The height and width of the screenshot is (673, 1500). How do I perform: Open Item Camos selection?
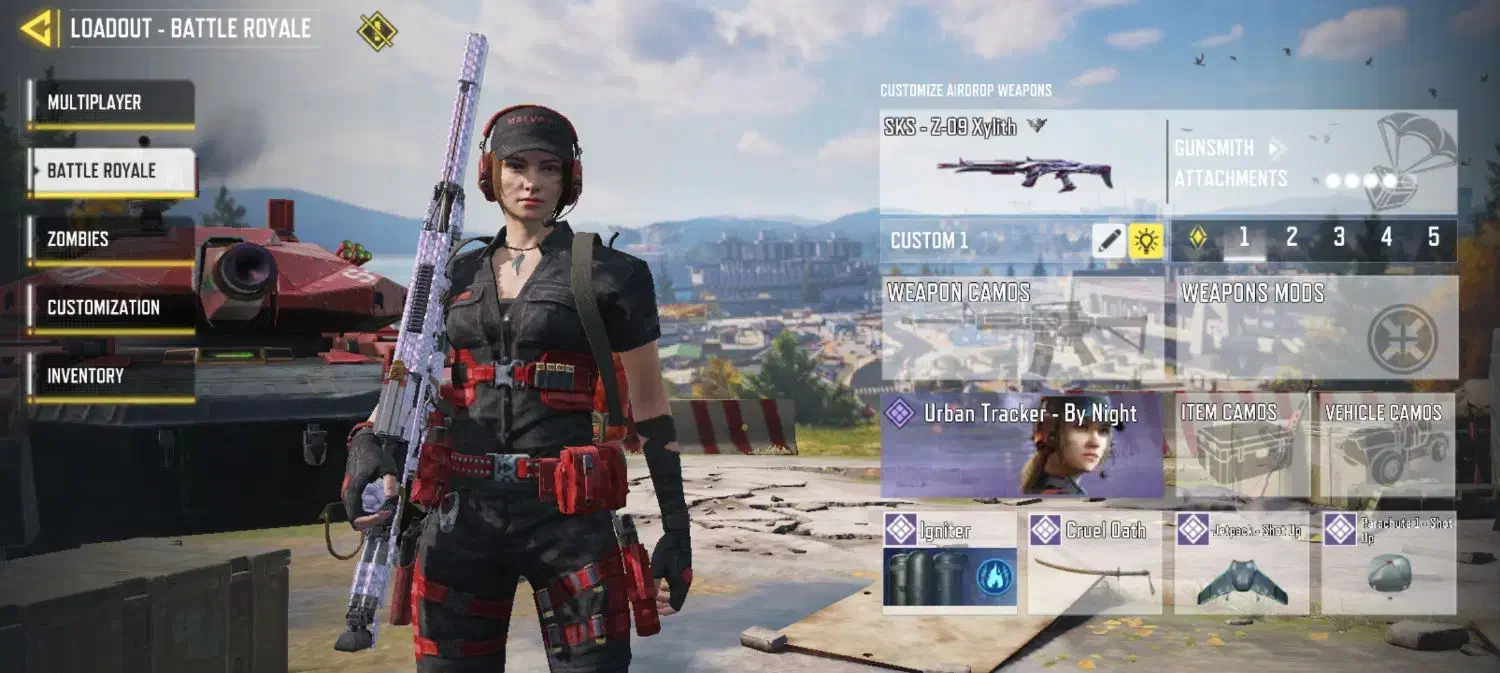click(x=1242, y=445)
